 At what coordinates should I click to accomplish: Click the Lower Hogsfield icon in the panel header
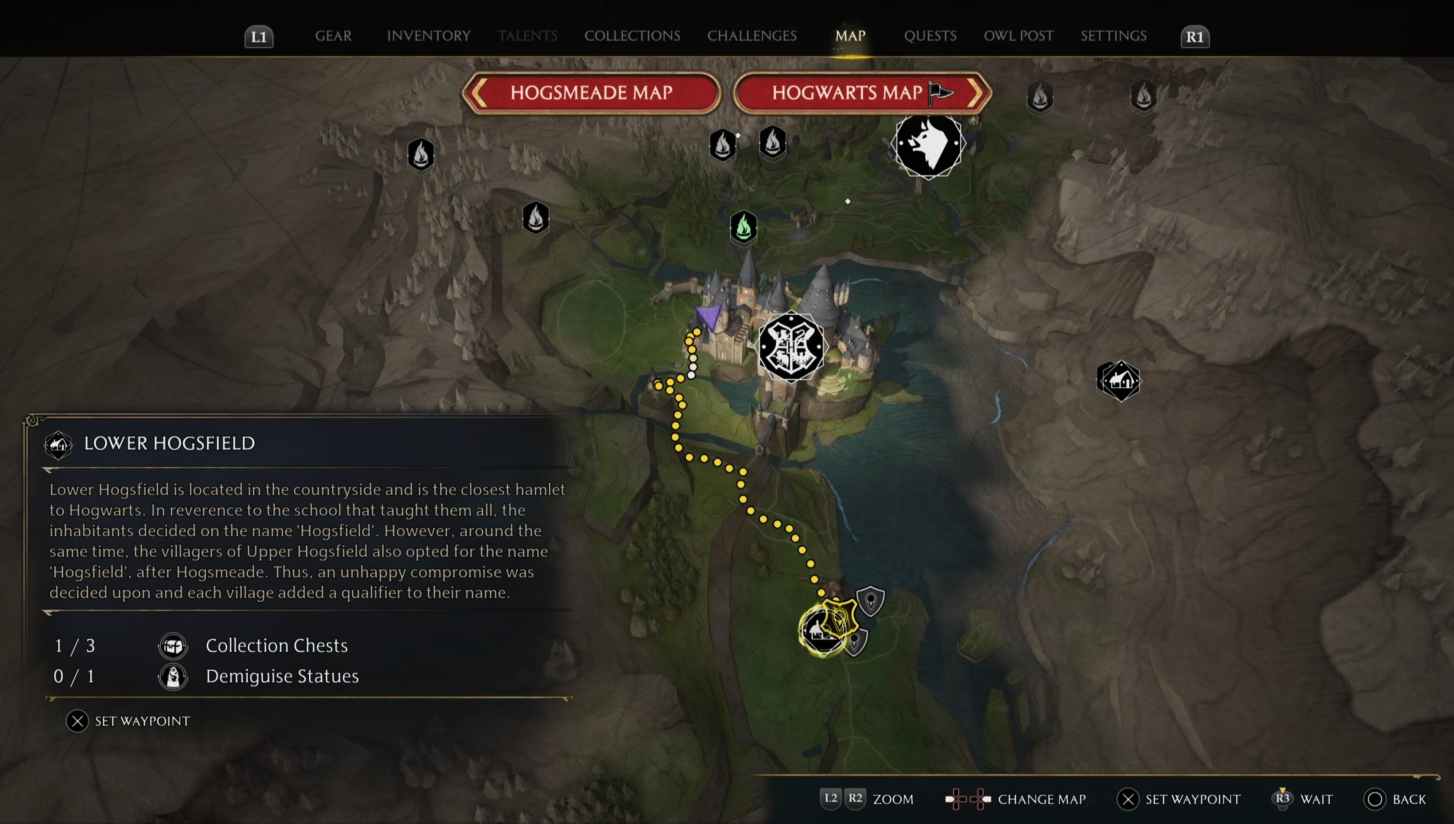[x=58, y=443]
